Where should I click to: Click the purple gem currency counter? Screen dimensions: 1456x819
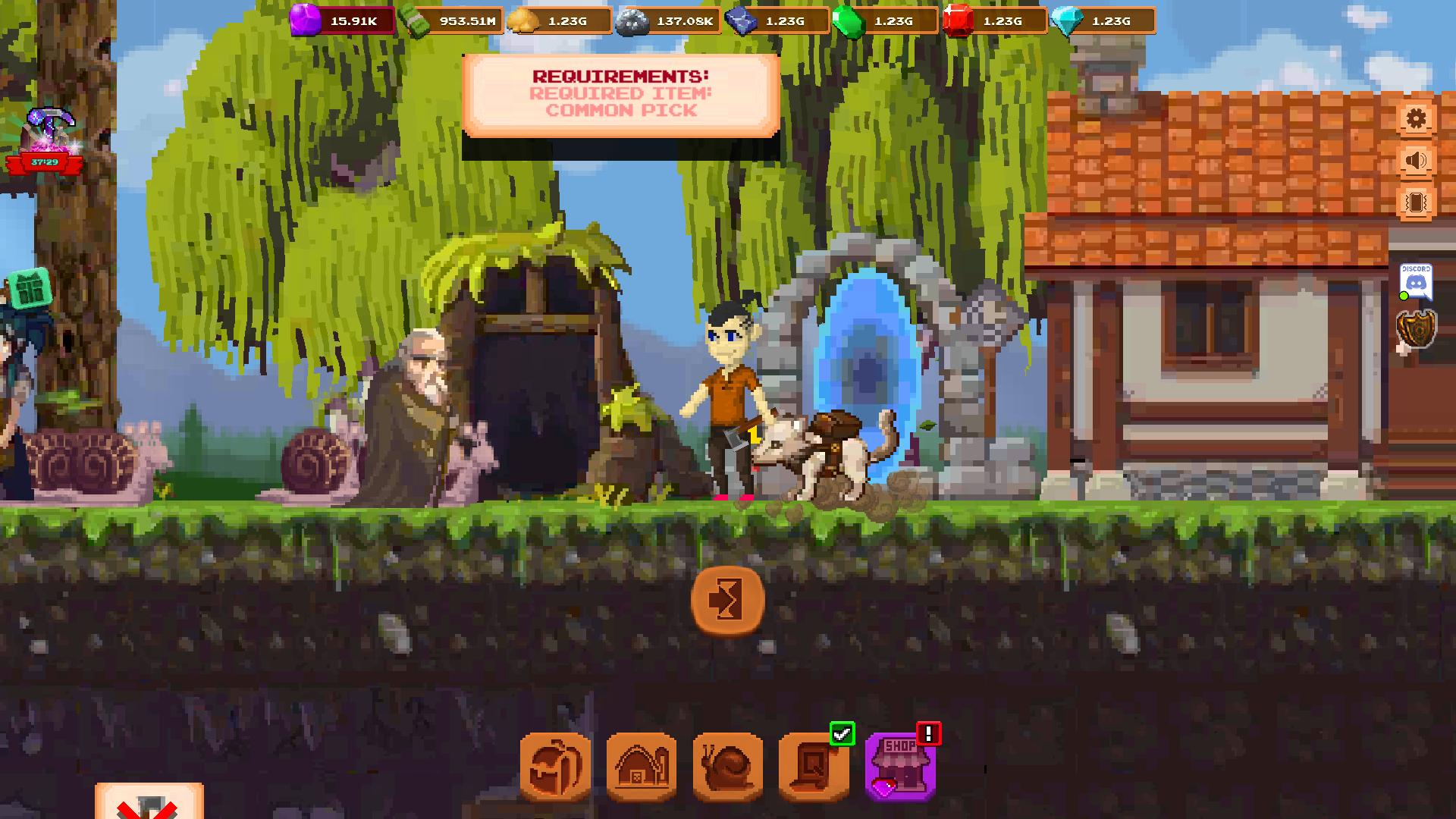343,21
